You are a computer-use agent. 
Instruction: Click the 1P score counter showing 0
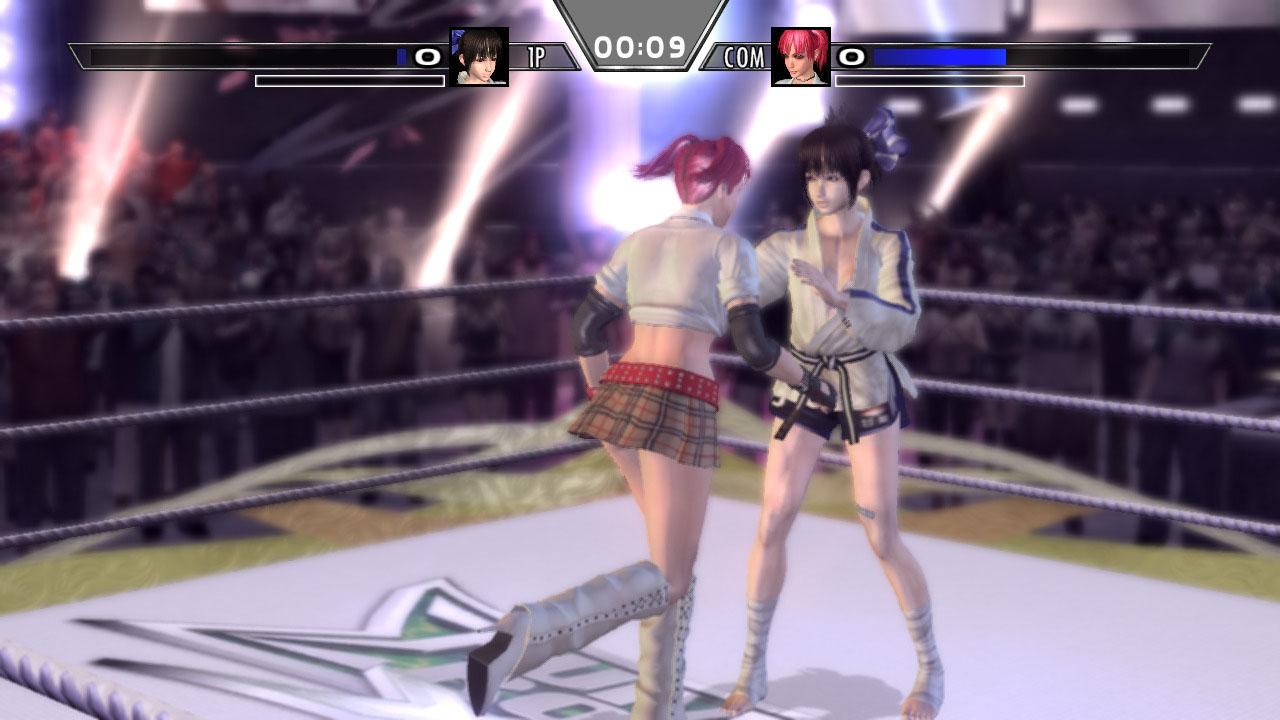click(430, 57)
